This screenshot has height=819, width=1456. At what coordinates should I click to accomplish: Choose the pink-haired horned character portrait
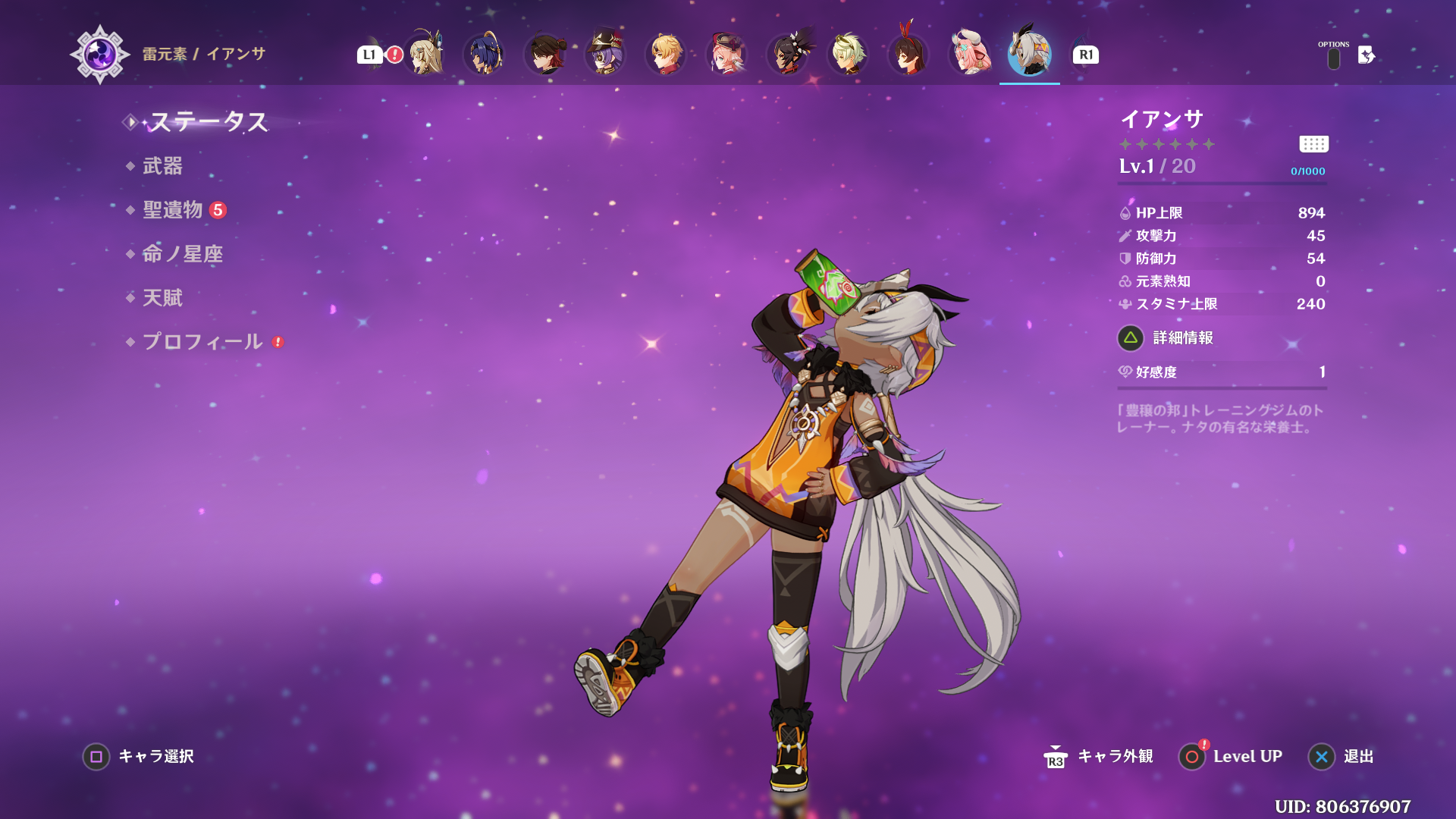click(969, 55)
